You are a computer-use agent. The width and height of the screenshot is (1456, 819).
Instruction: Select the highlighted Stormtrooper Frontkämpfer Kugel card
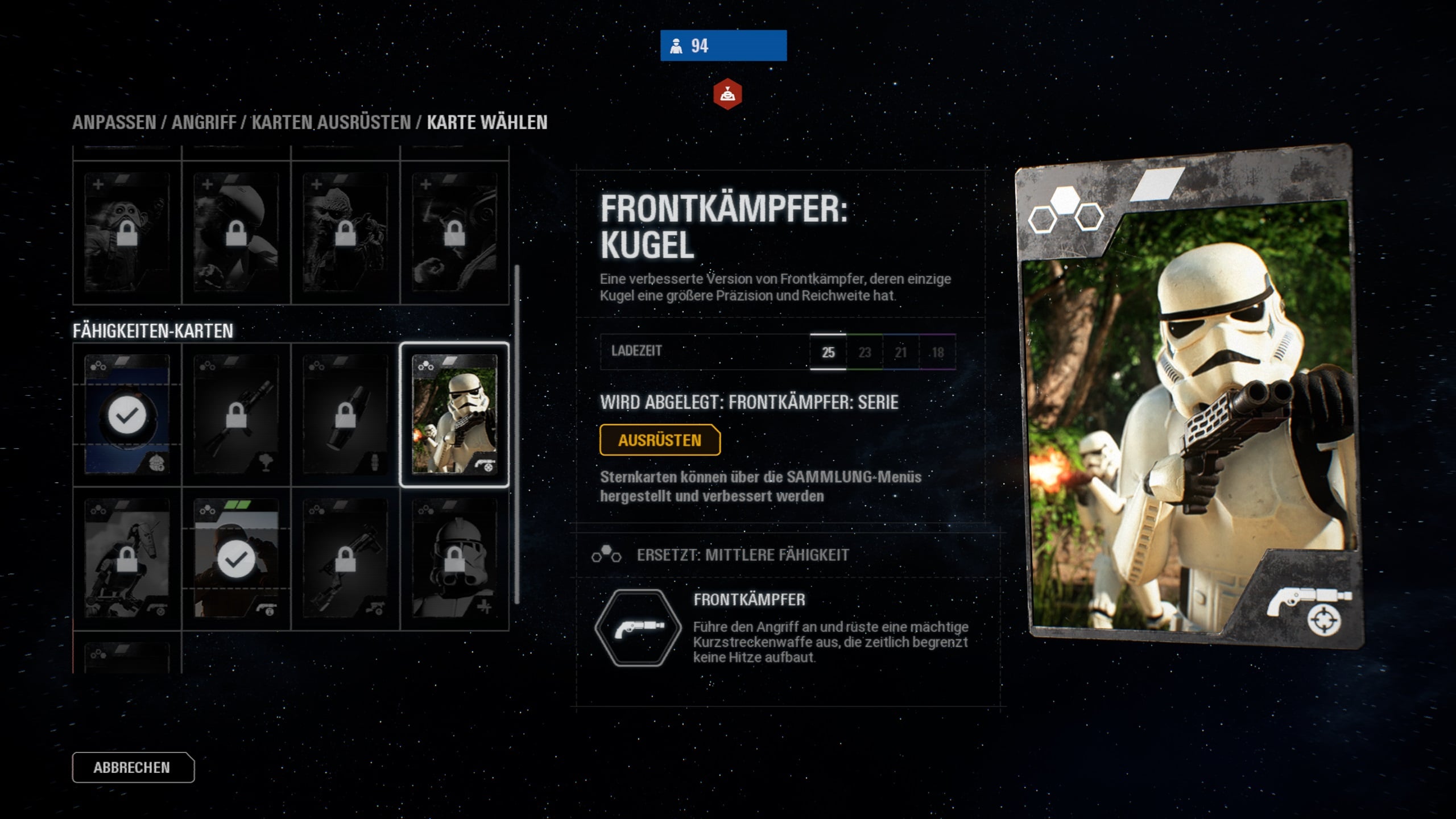click(x=454, y=415)
